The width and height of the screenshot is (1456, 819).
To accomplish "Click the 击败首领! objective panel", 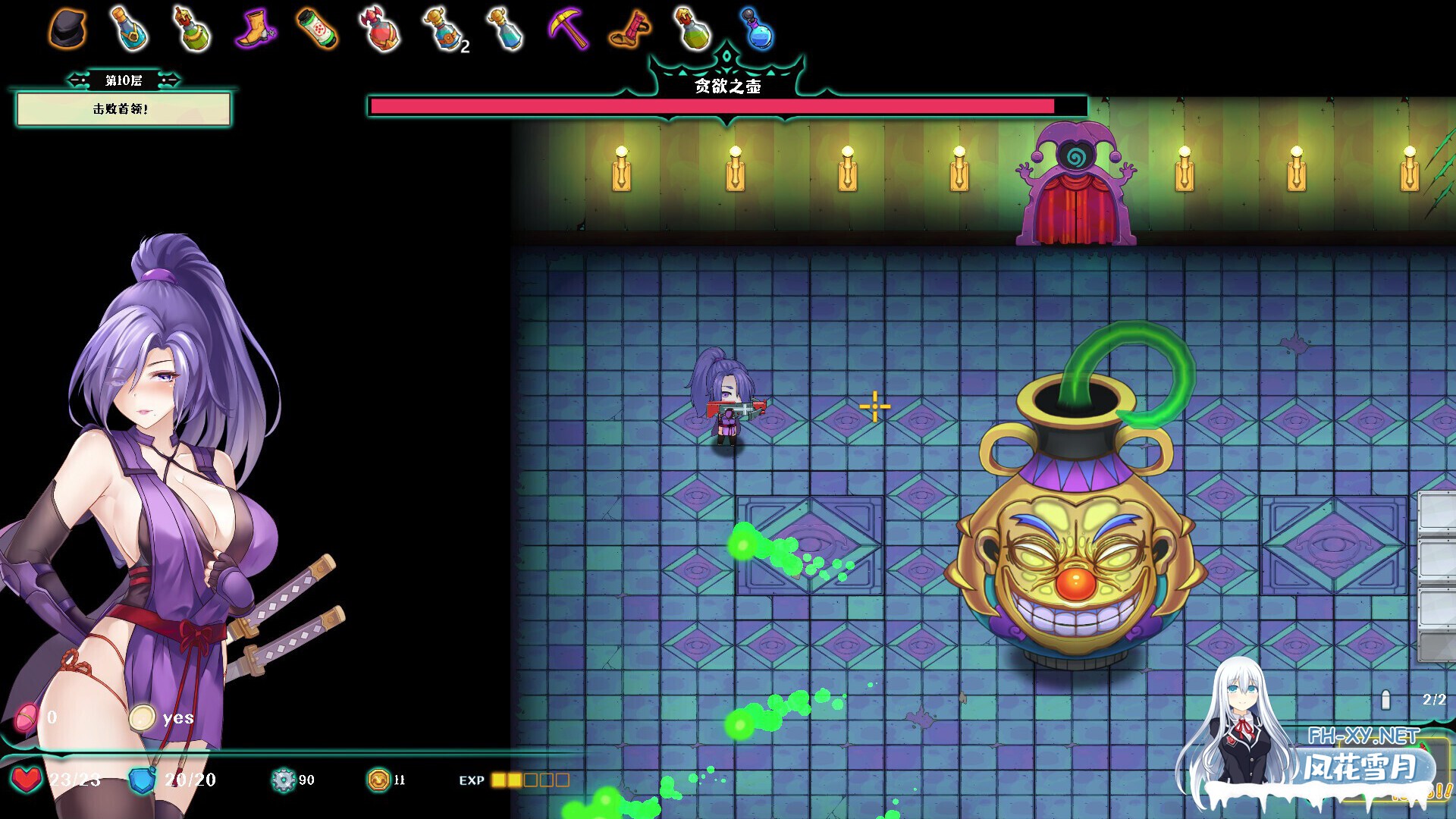I will click(124, 109).
